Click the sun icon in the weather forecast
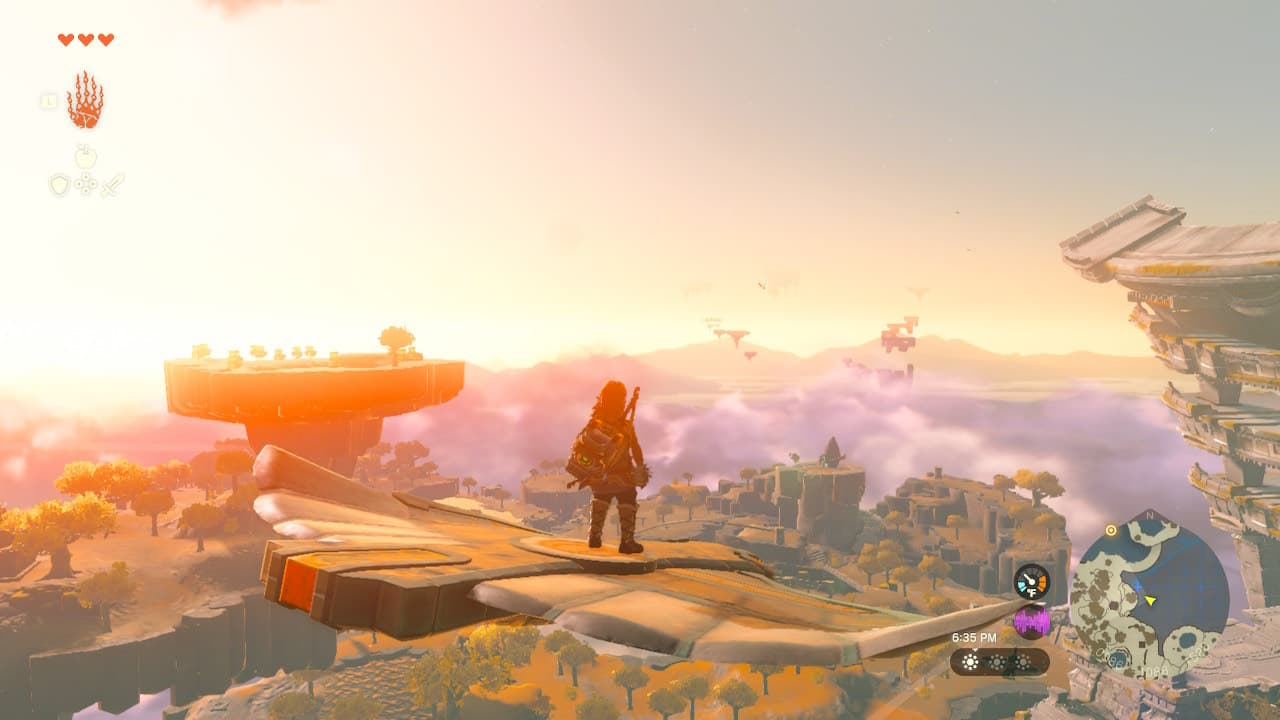 click(x=971, y=662)
